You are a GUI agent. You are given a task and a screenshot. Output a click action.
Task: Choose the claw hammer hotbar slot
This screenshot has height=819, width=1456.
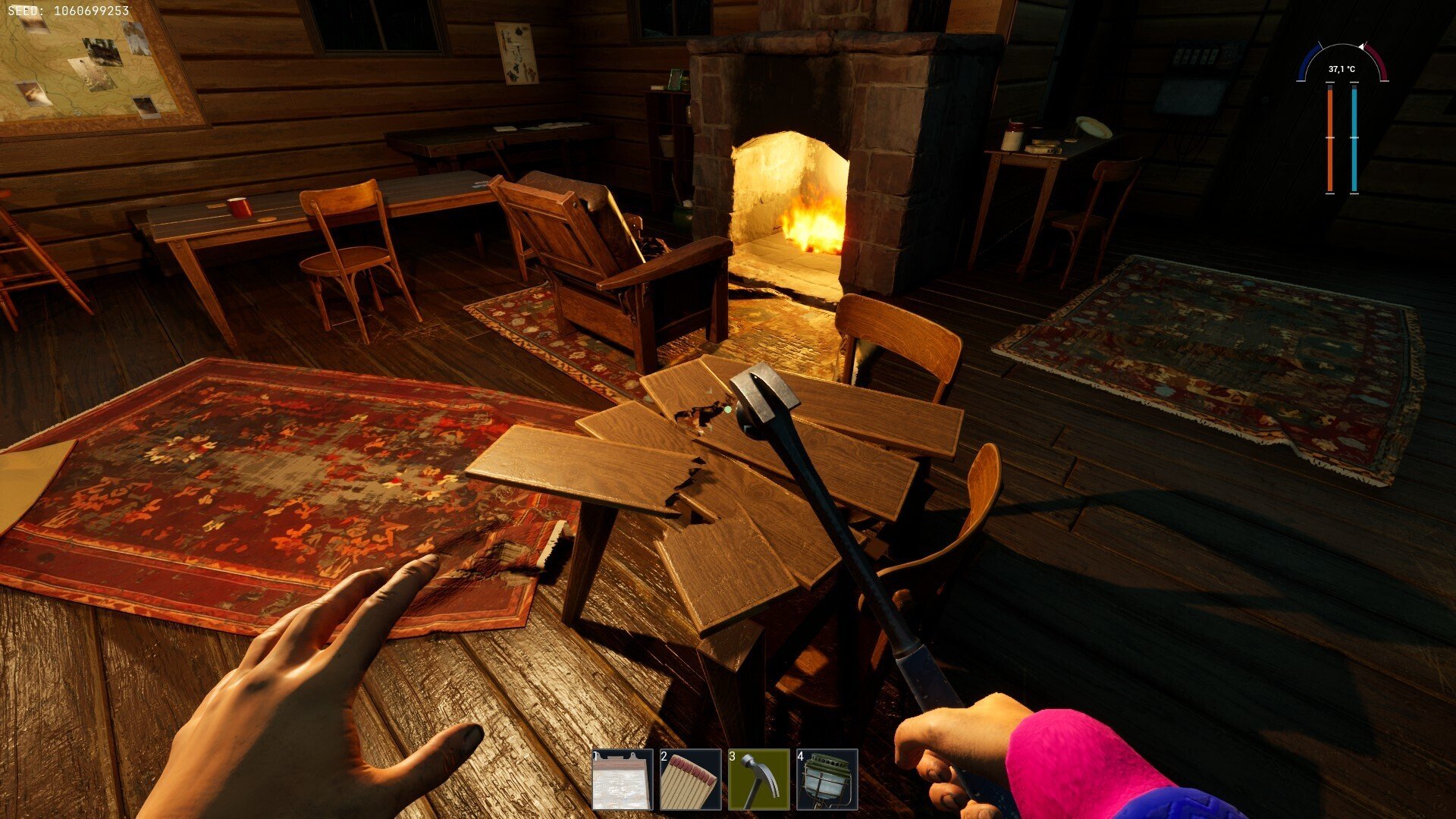758,780
